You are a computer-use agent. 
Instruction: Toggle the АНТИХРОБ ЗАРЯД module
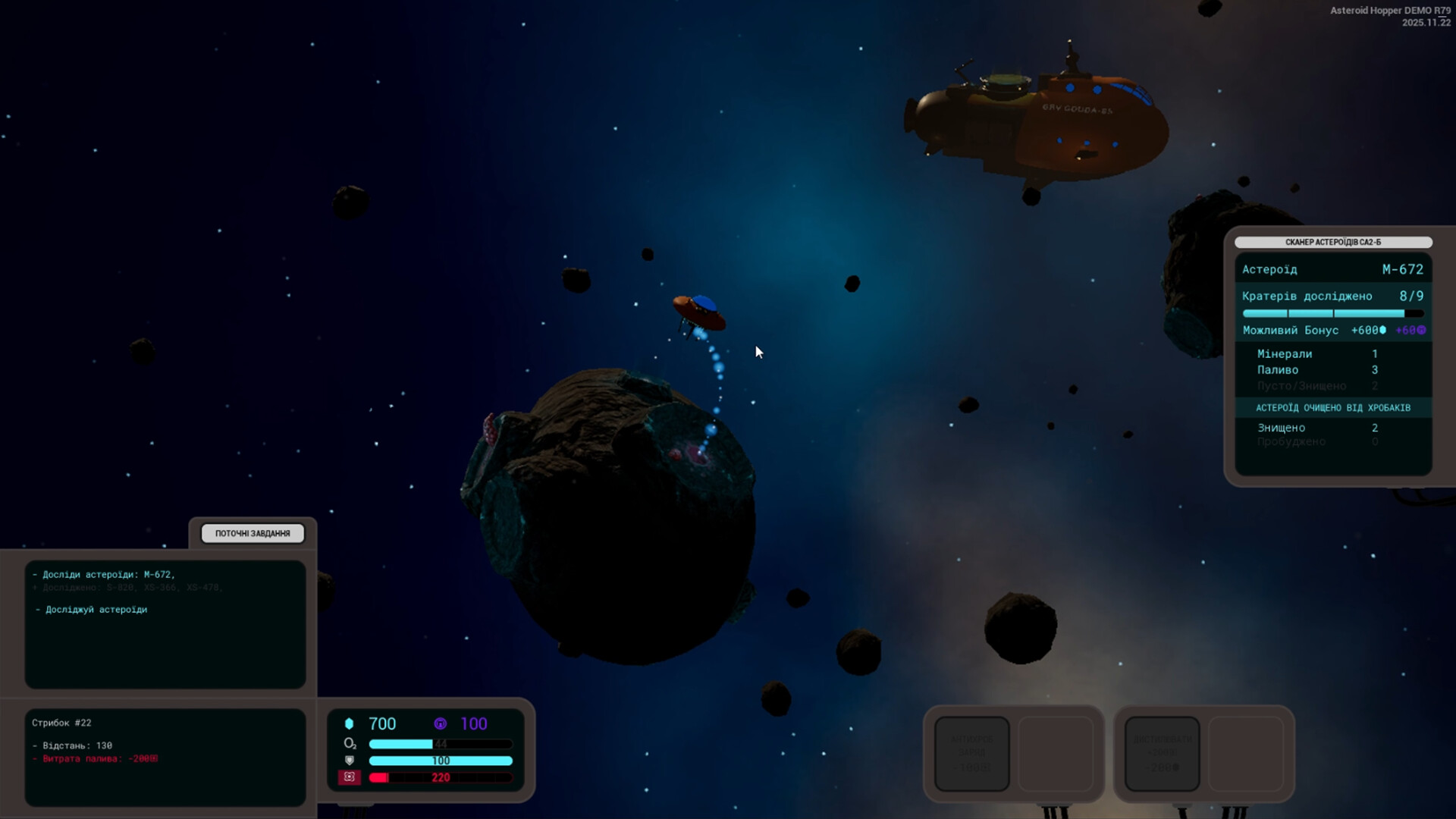pos(971,754)
